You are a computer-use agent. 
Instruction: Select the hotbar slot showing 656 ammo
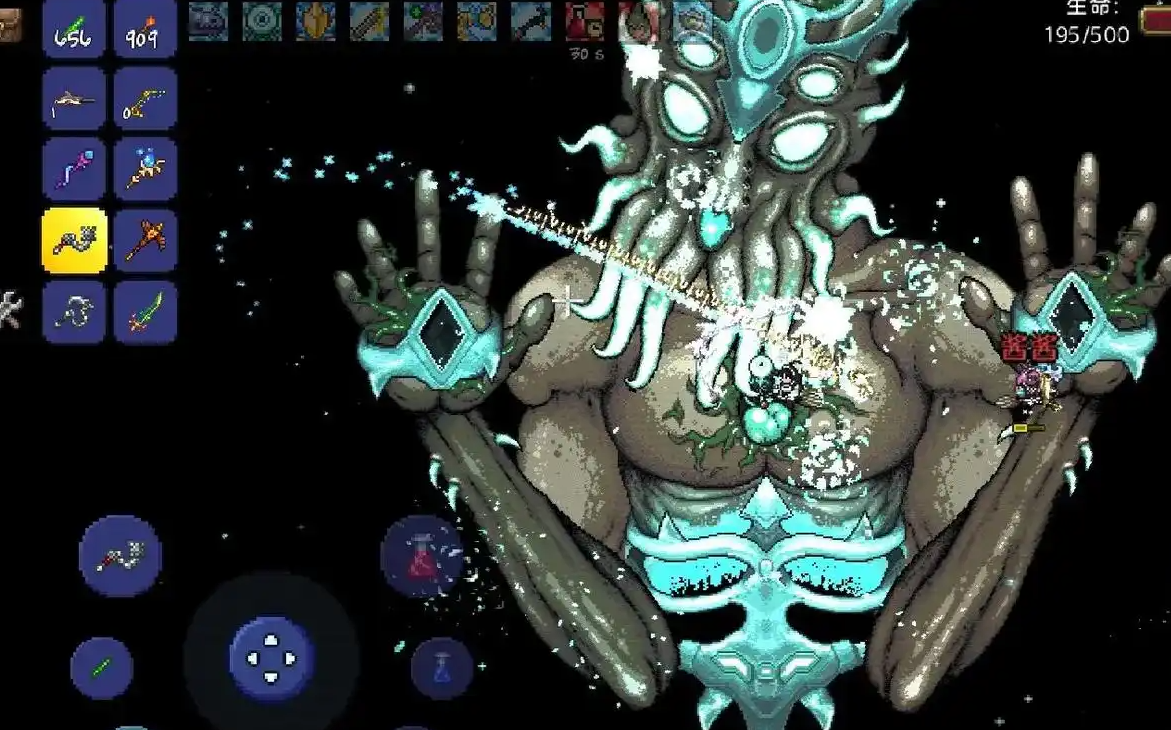point(74,28)
